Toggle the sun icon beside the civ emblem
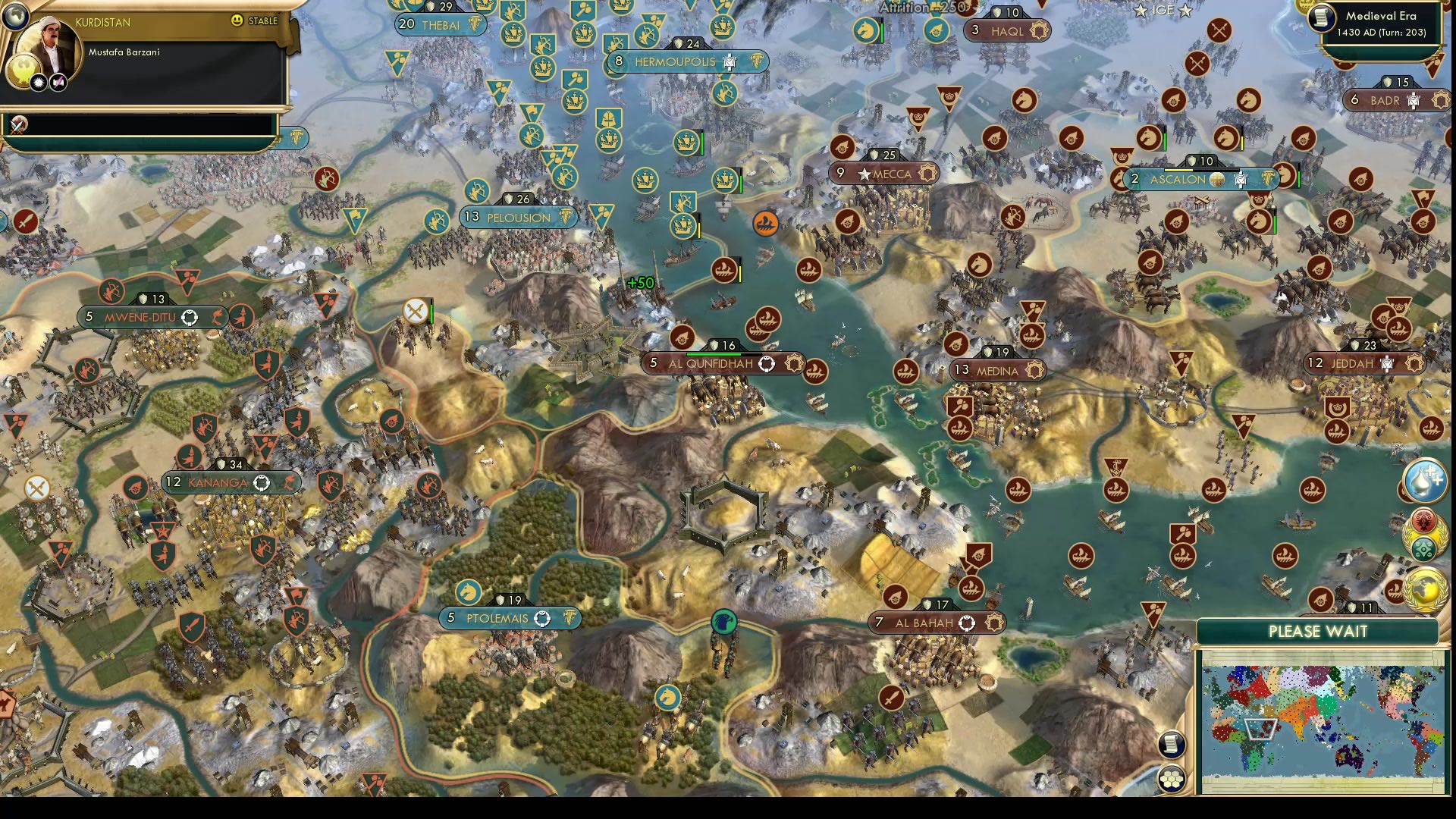Viewport: 1456px width, 819px height. (39, 83)
